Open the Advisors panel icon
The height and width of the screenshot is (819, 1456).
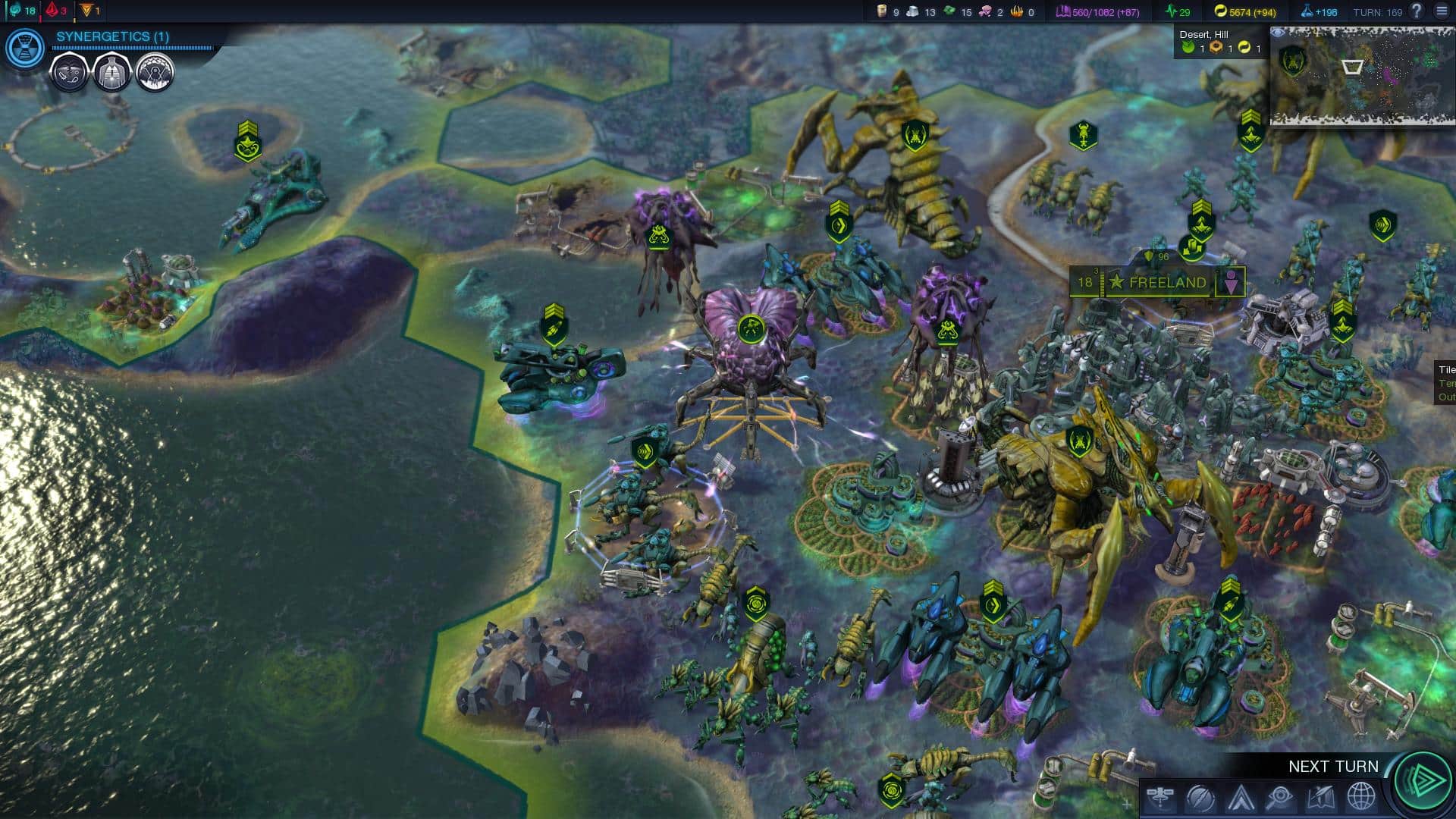(x=1241, y=795)
